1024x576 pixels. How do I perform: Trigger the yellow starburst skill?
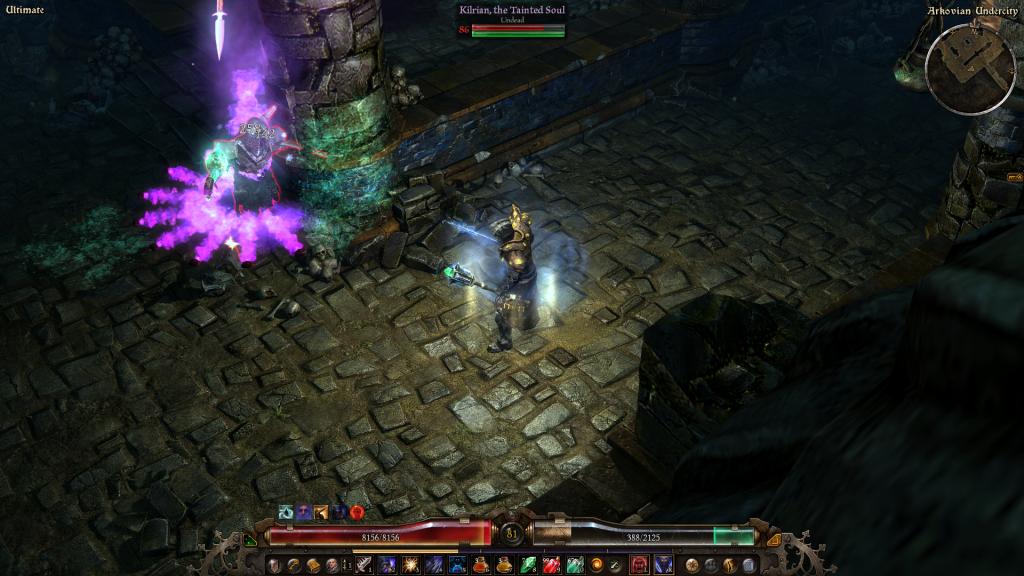point(411,565)
